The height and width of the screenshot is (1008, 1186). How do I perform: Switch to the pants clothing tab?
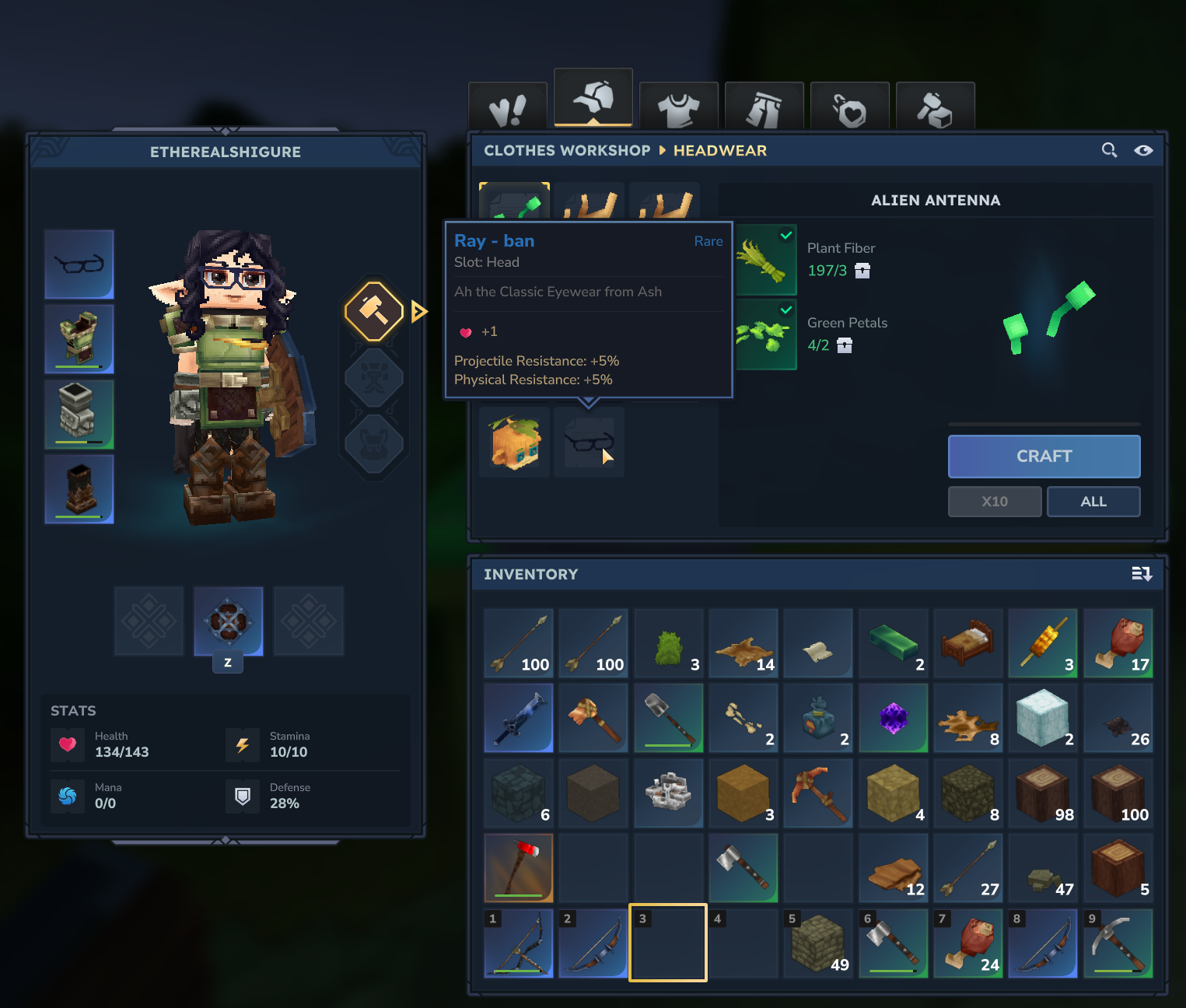pyautogui.click(x=764, y=107)
